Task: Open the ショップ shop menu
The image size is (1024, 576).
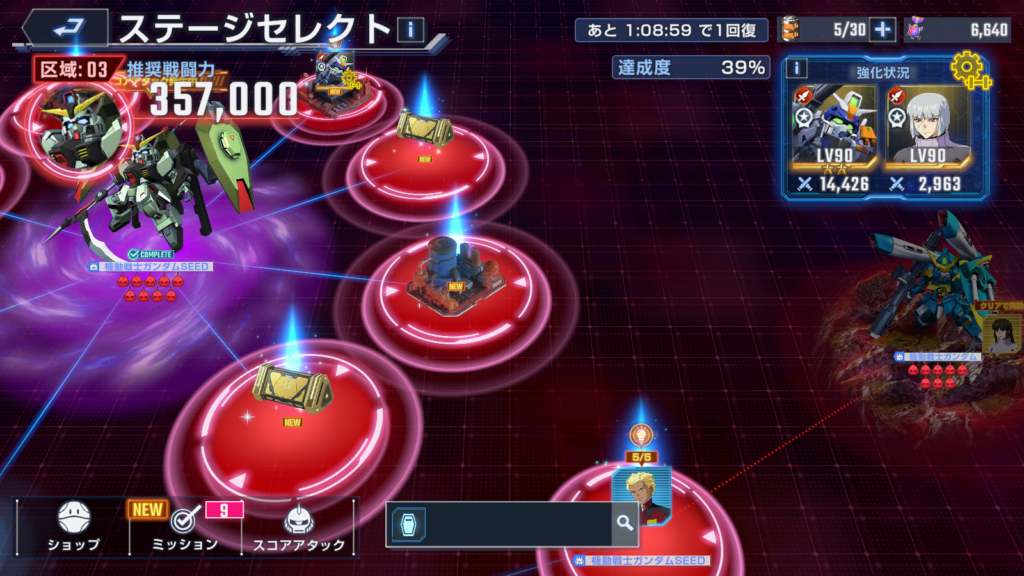Action: click(x=73, y=526)
